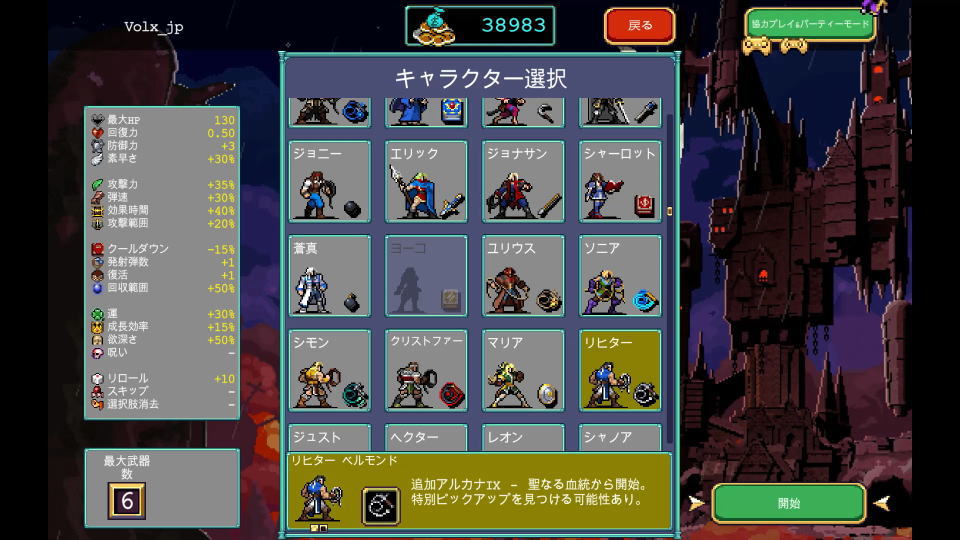Image resolution: width=960 pixels, height=540 pixels.
Task: Select the highlighted リヒター tile
Action: [619, 370]
